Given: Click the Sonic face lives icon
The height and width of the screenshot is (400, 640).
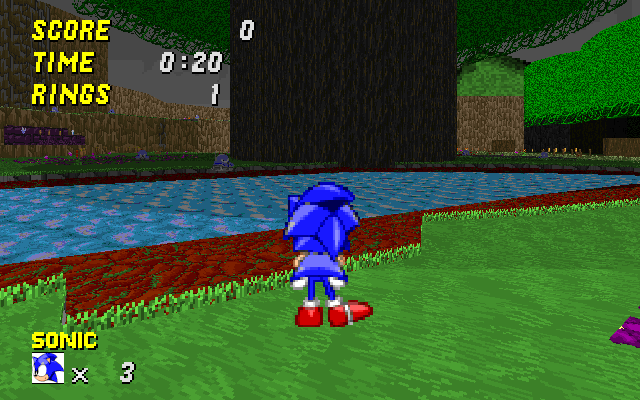Looking at the screenshot, I should (48, 368).
